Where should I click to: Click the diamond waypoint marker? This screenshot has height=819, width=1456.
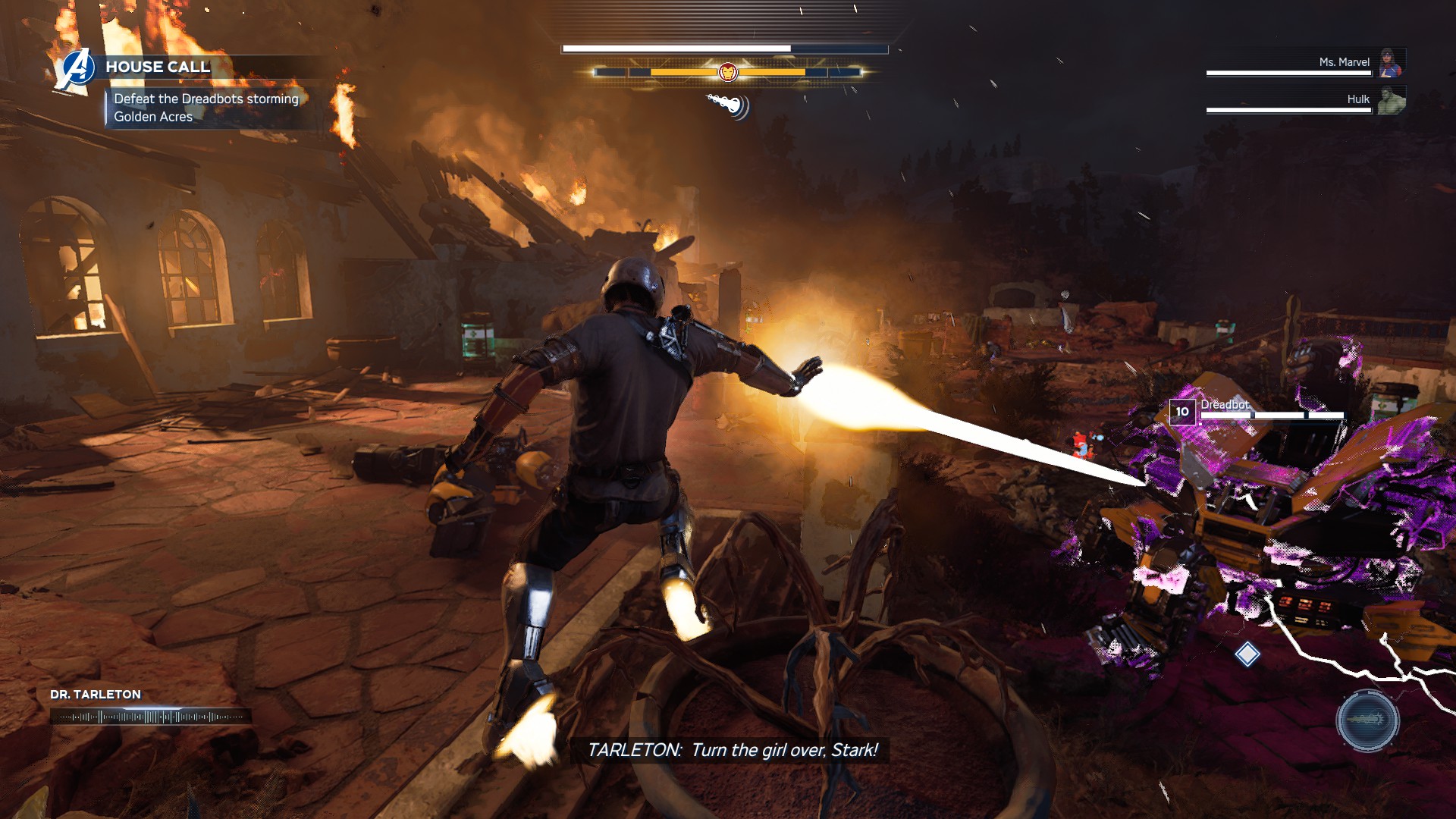pos(1247,654)
